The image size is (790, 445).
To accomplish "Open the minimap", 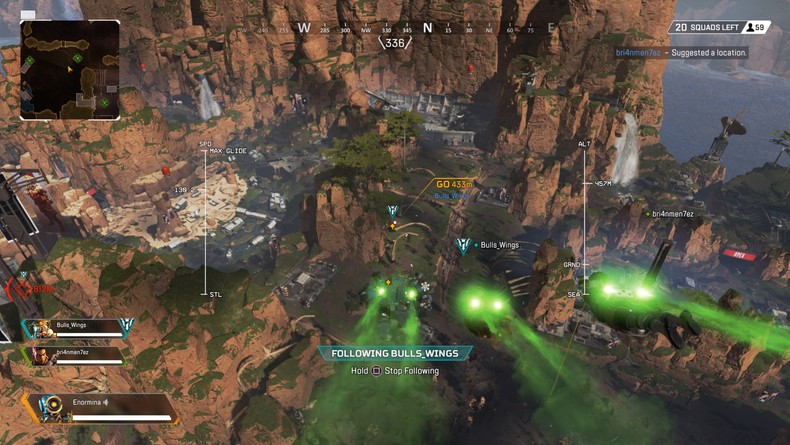I will click(x=70, y=70).
